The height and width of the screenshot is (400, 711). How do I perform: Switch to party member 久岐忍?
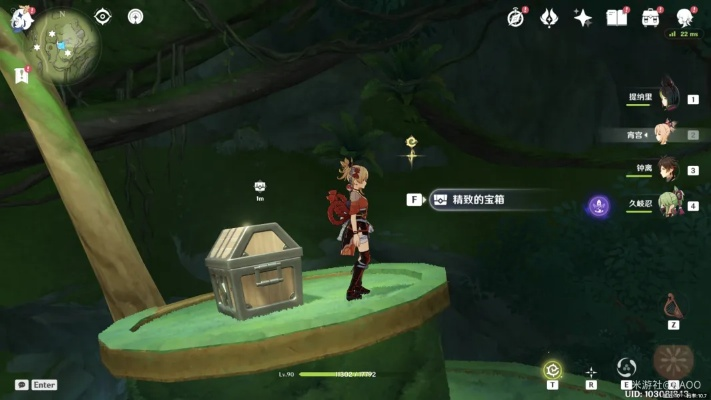click(667, 205)
